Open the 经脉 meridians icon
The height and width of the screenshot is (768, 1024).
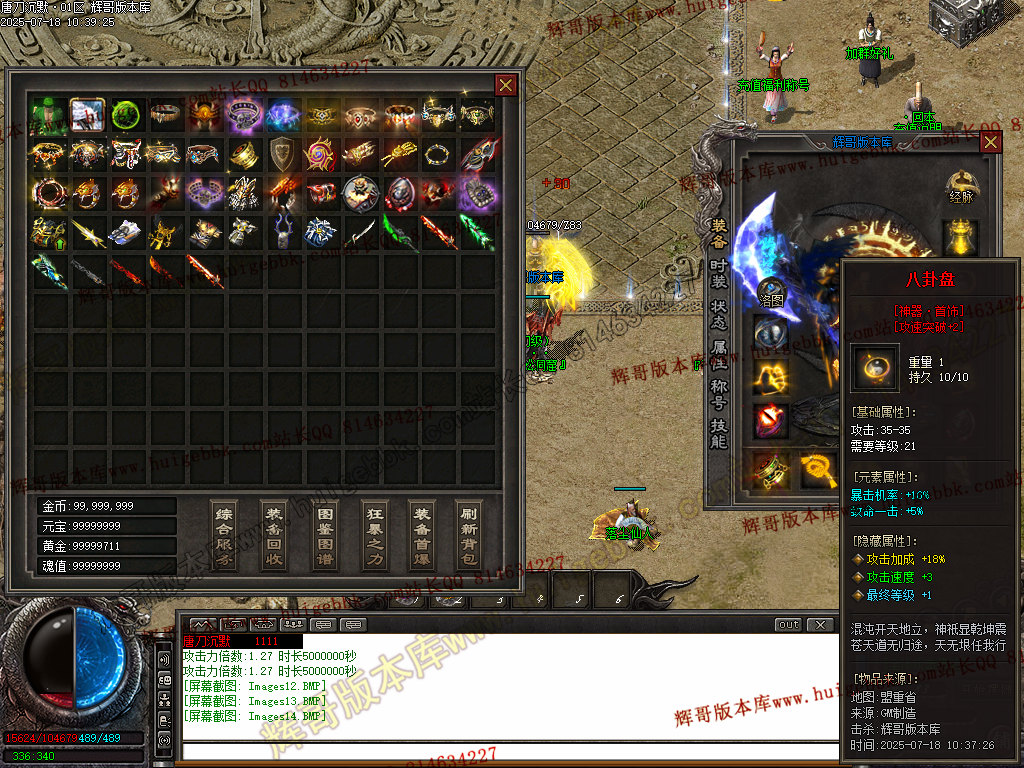(962, 185)
